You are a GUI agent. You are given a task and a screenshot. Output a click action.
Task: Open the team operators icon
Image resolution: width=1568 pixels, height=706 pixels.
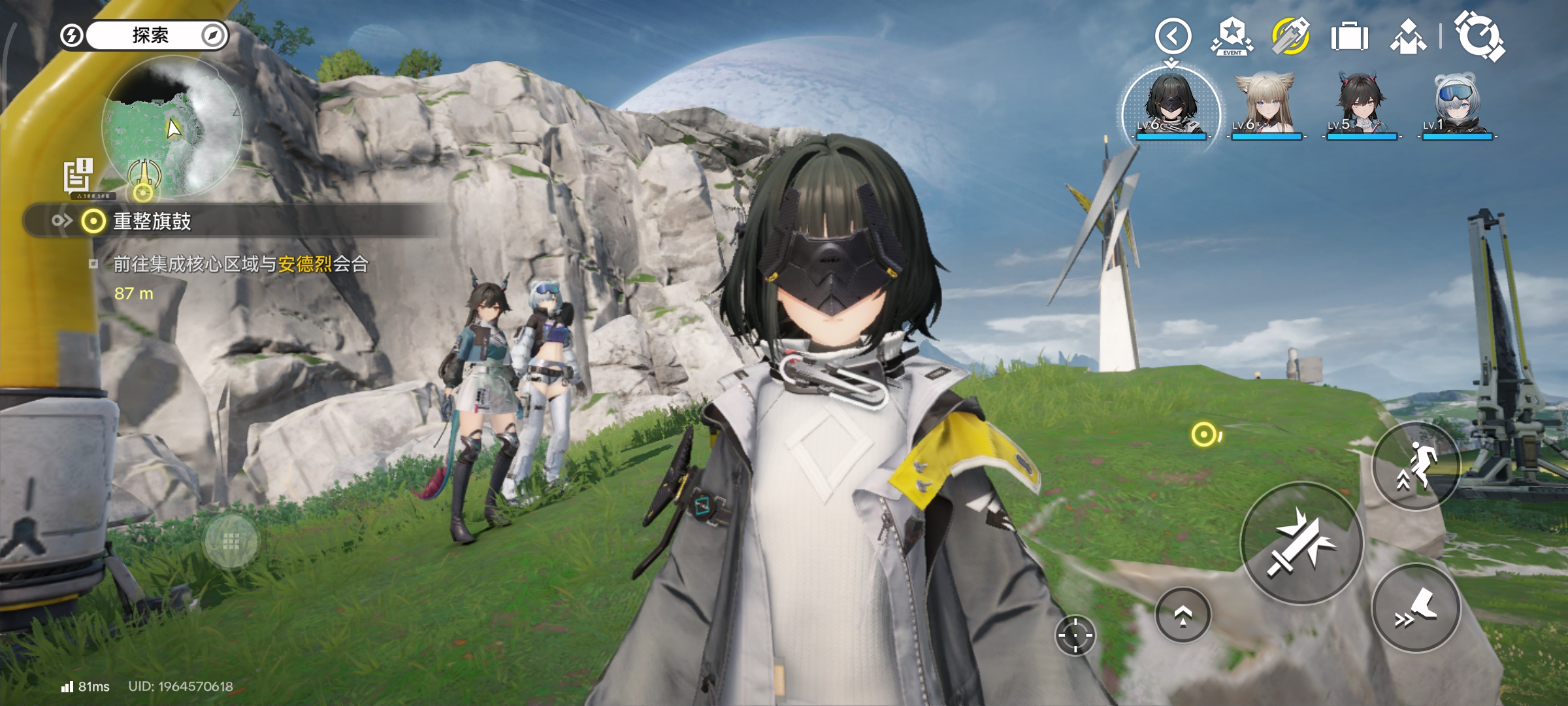point(1408,37)
